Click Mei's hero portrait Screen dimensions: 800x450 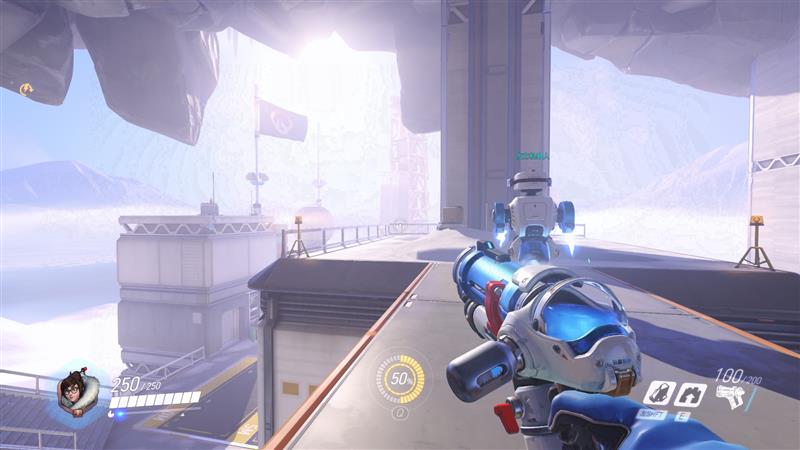[73, 391]
